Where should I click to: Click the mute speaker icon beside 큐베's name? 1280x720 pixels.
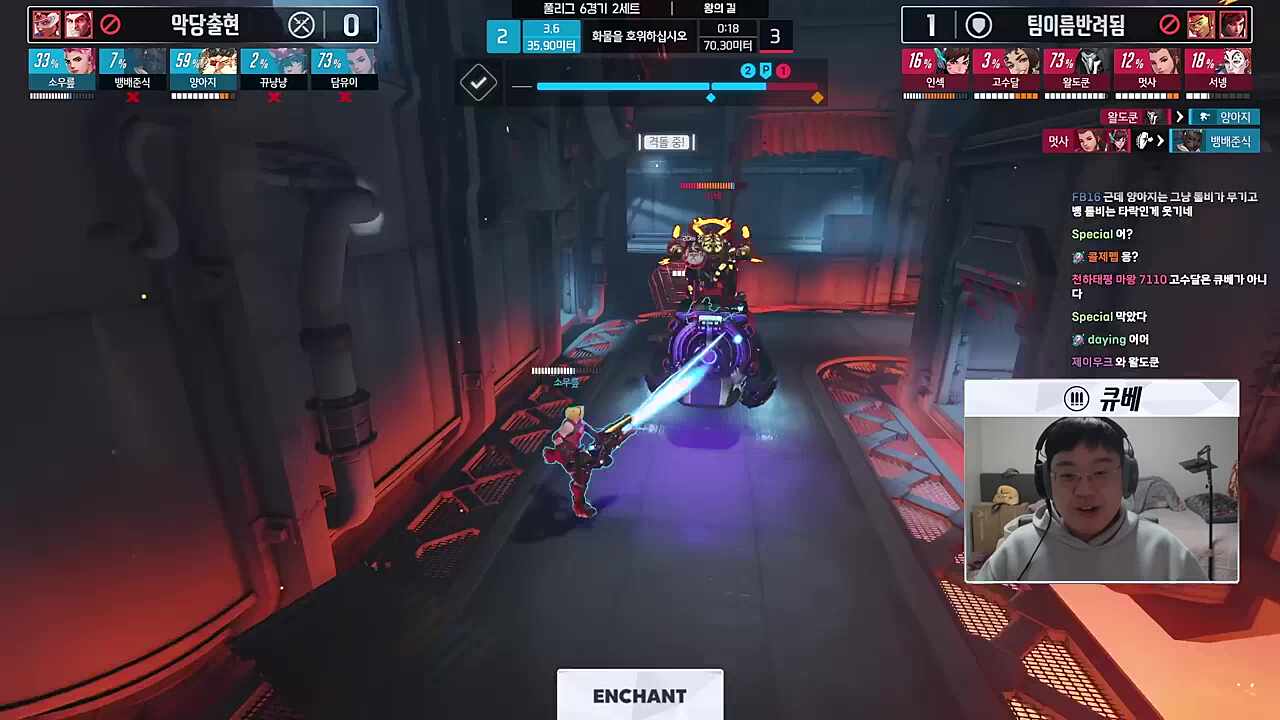pos(1075,399)
